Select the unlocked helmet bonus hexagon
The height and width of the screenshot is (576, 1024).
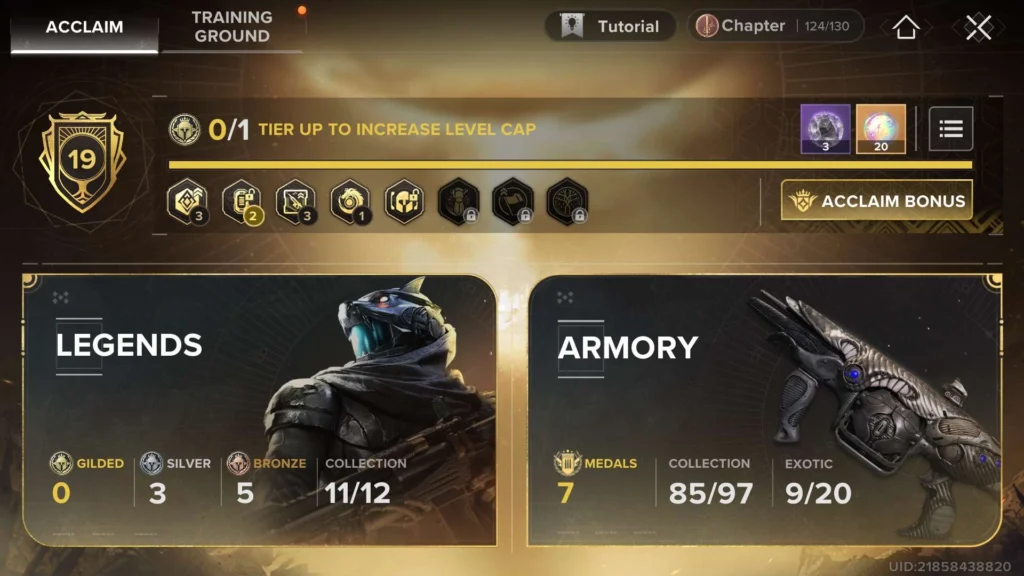coord(404,200)
